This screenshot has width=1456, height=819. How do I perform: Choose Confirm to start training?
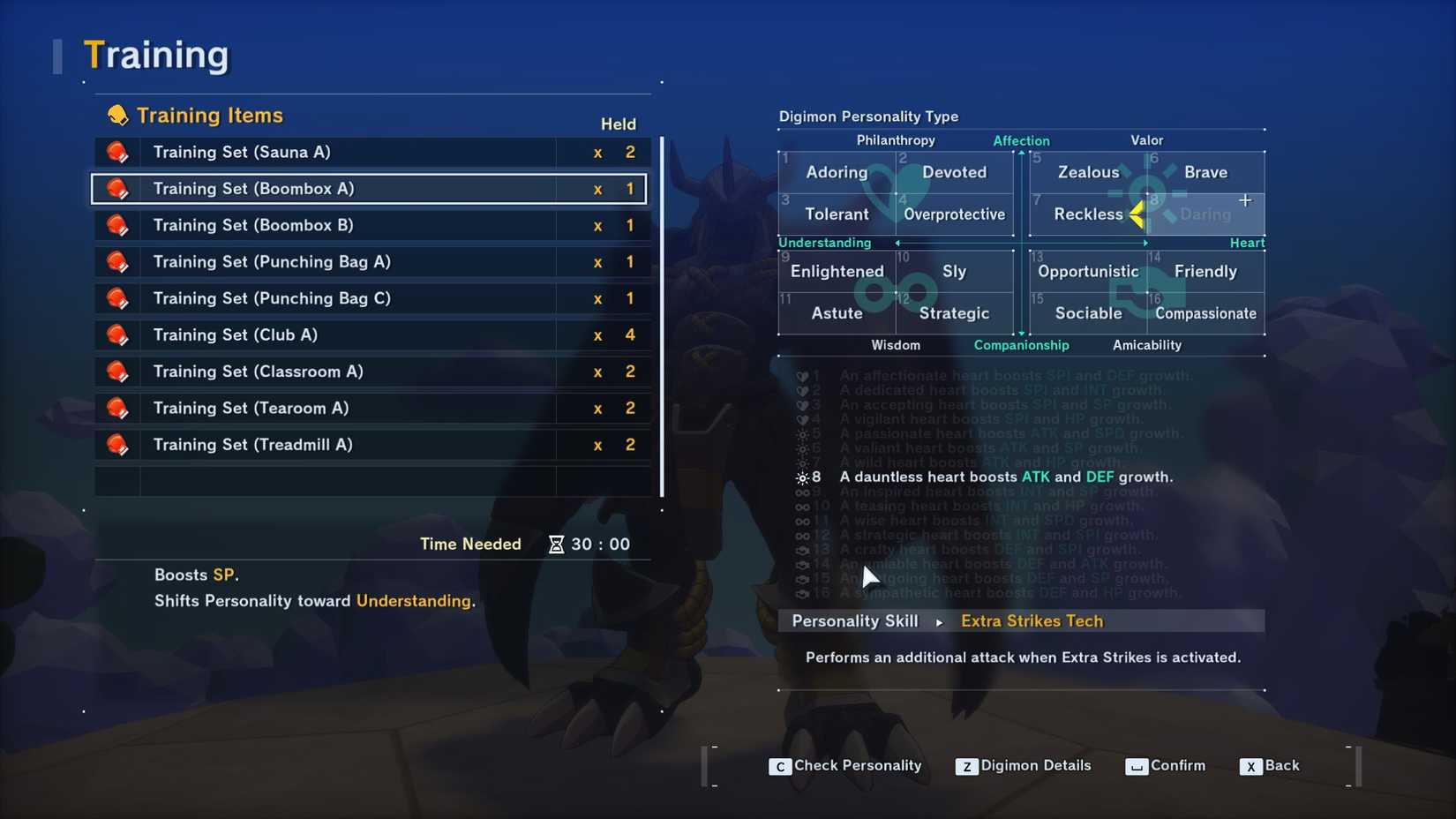(x=1167, y=766)
